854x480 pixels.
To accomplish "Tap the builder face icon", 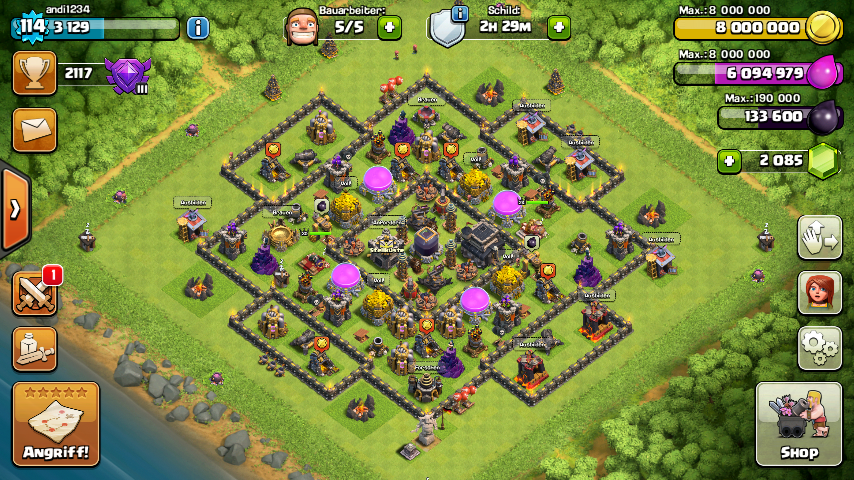I will [303, 27].
